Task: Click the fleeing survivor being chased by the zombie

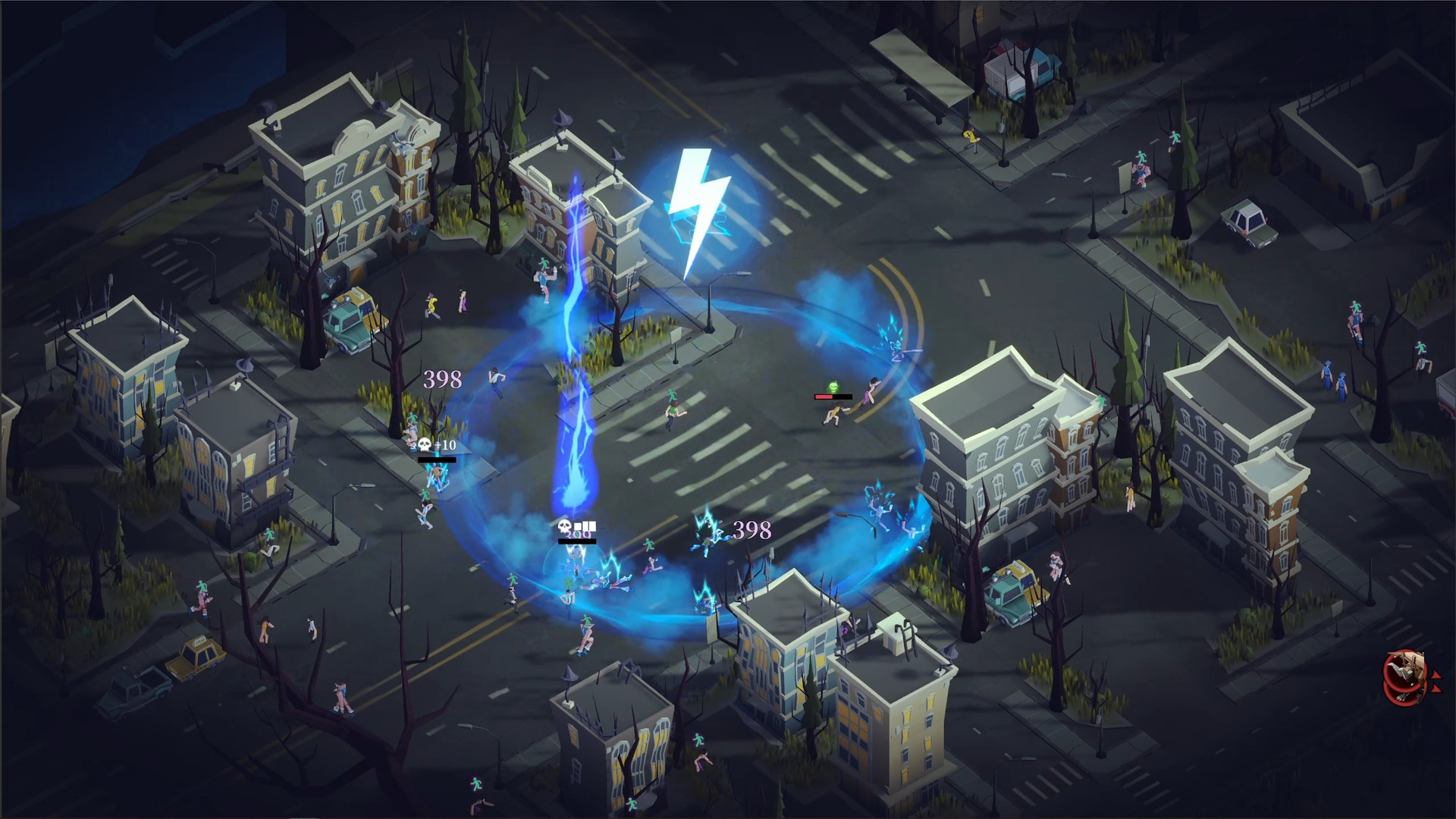Action: pos(868,392)
